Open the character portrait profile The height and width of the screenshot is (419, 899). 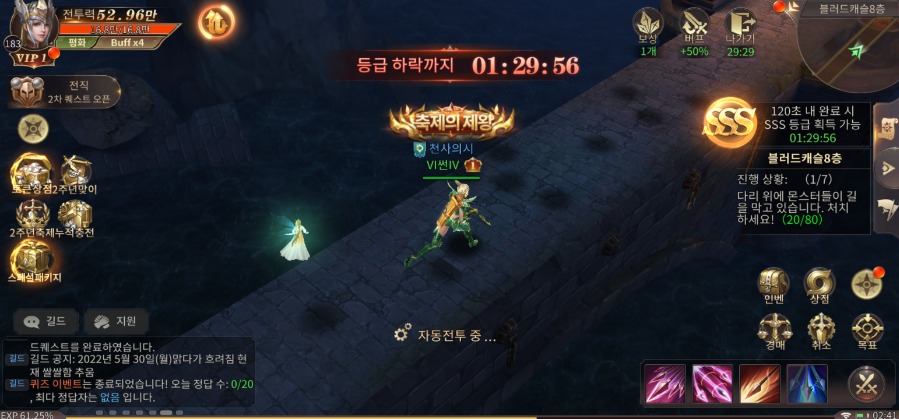pos(31,30)
